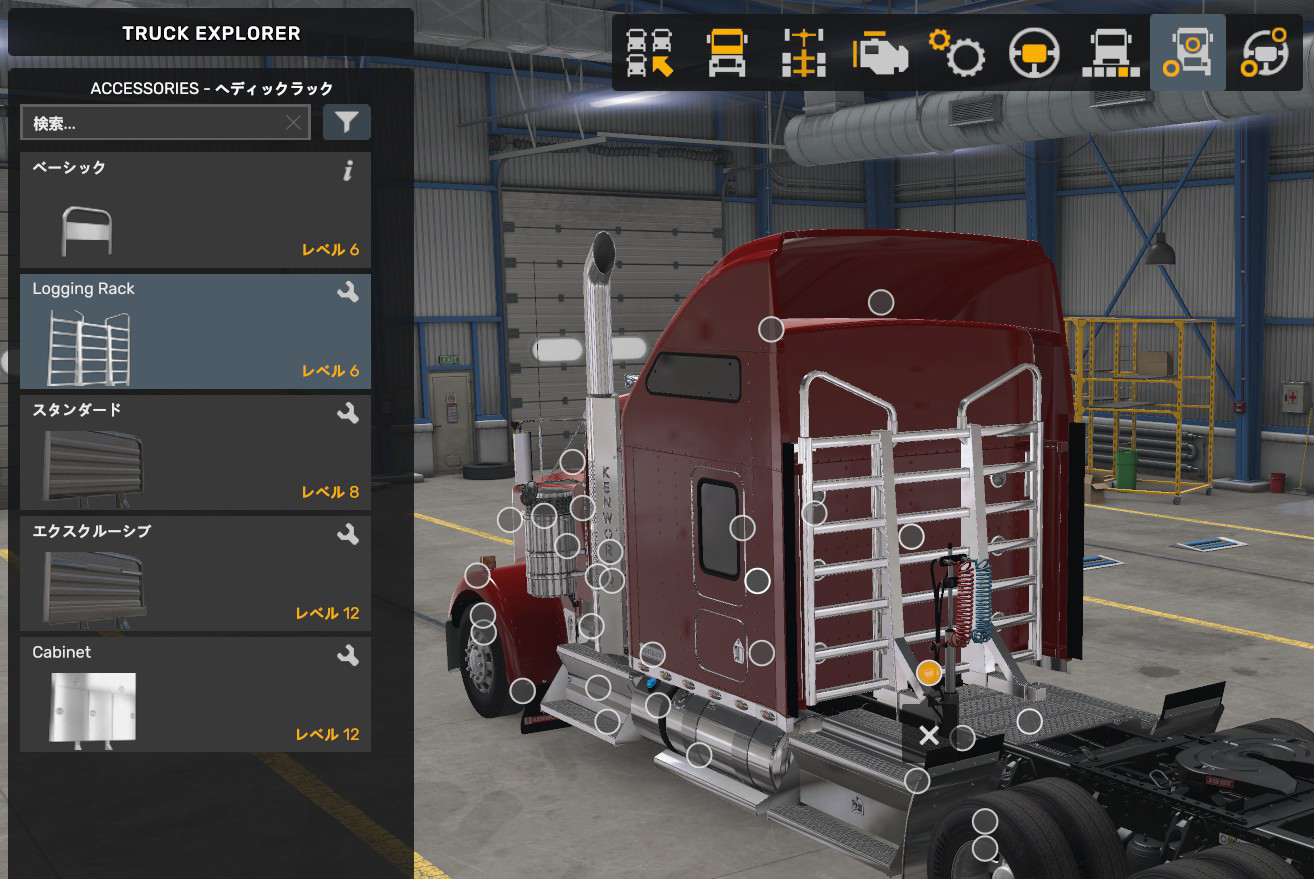Open the transmission gears tab
1314x879 pixels.
tap(957, 53)
